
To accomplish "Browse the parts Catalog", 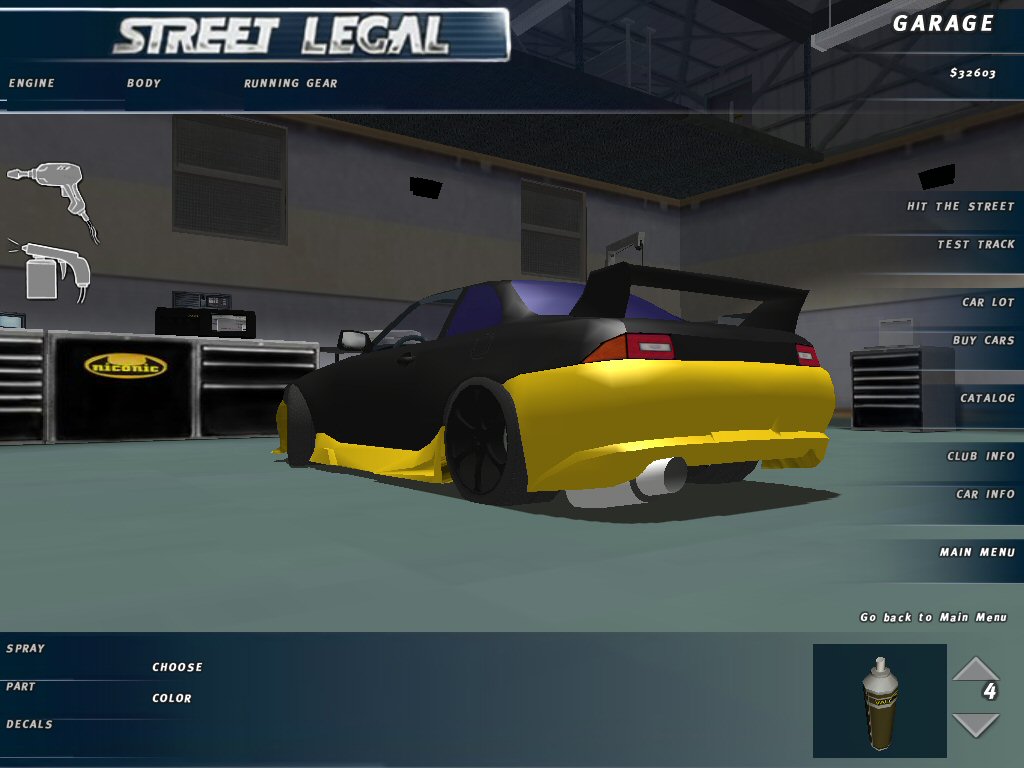I will coord(987,398).
